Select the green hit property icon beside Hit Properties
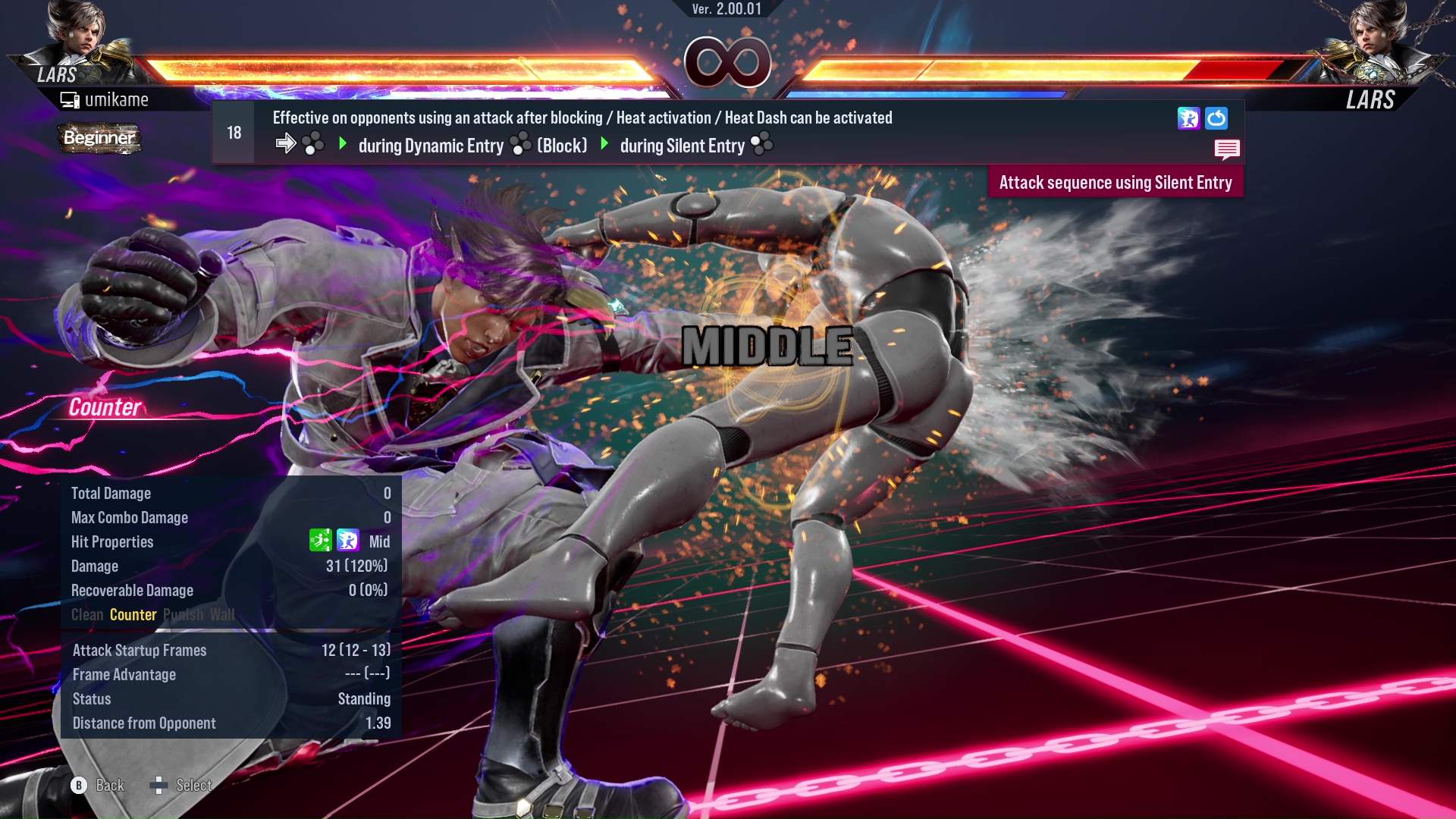Screen dimensions: 1456x819 322,541
